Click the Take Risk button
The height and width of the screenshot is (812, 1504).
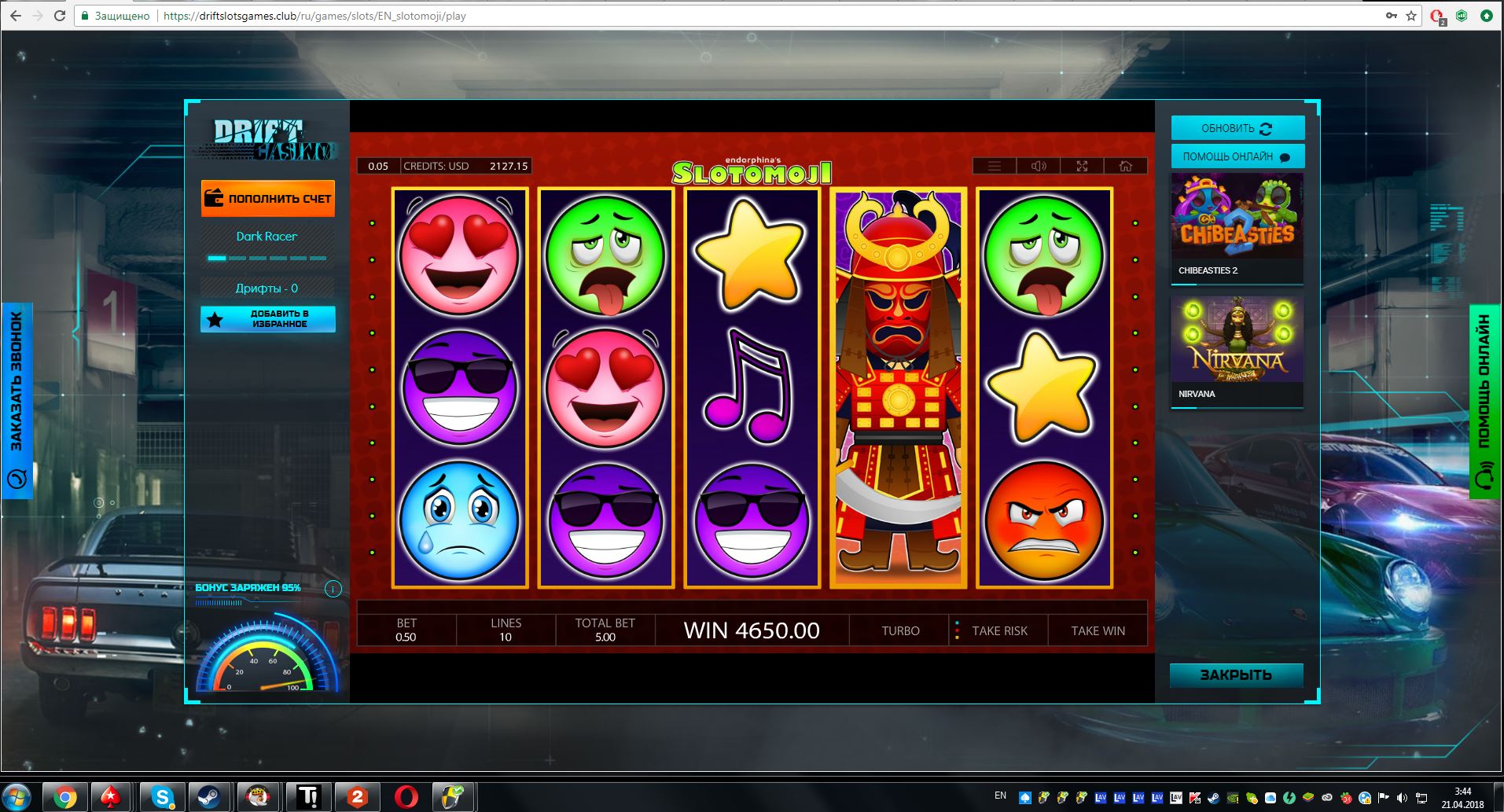point(998,630)
